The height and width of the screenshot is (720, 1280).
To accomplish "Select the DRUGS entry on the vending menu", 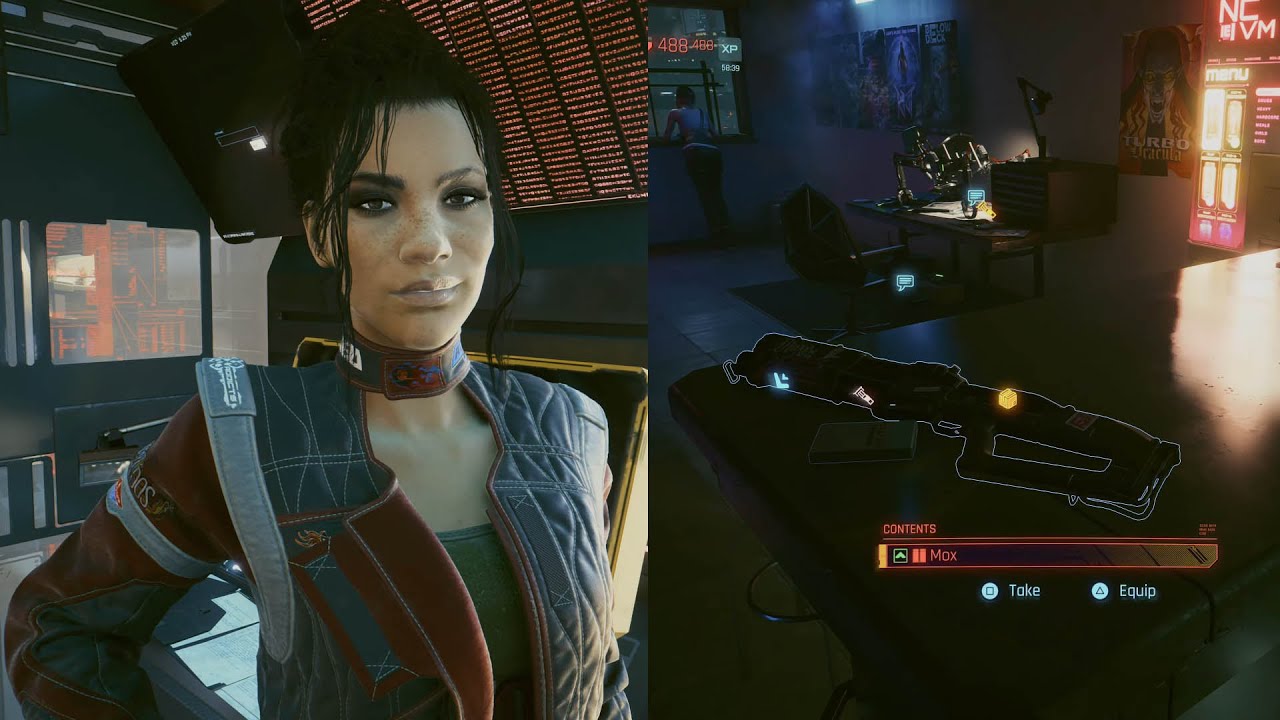I will (1263, 101).
